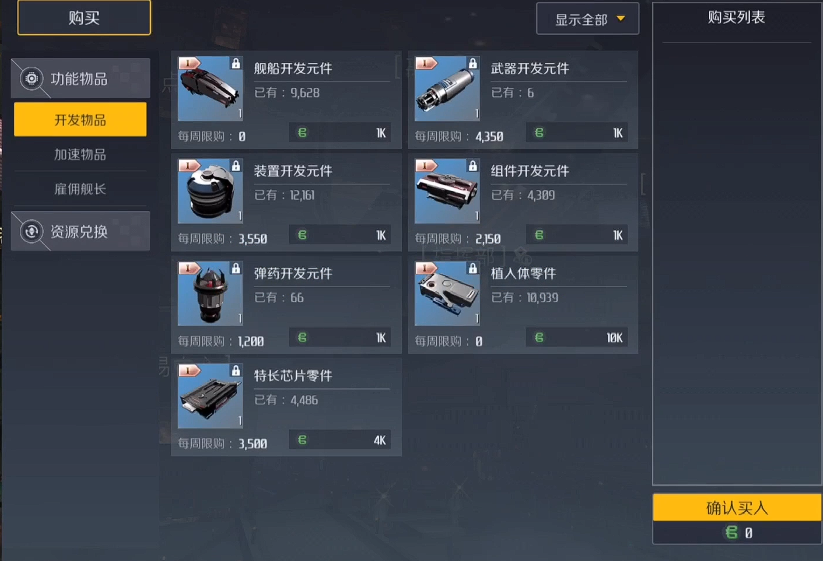Viewport: 823px width, 561px height.
Task: Confirm purchase with 确认买入 button
Action: (737, 508)
